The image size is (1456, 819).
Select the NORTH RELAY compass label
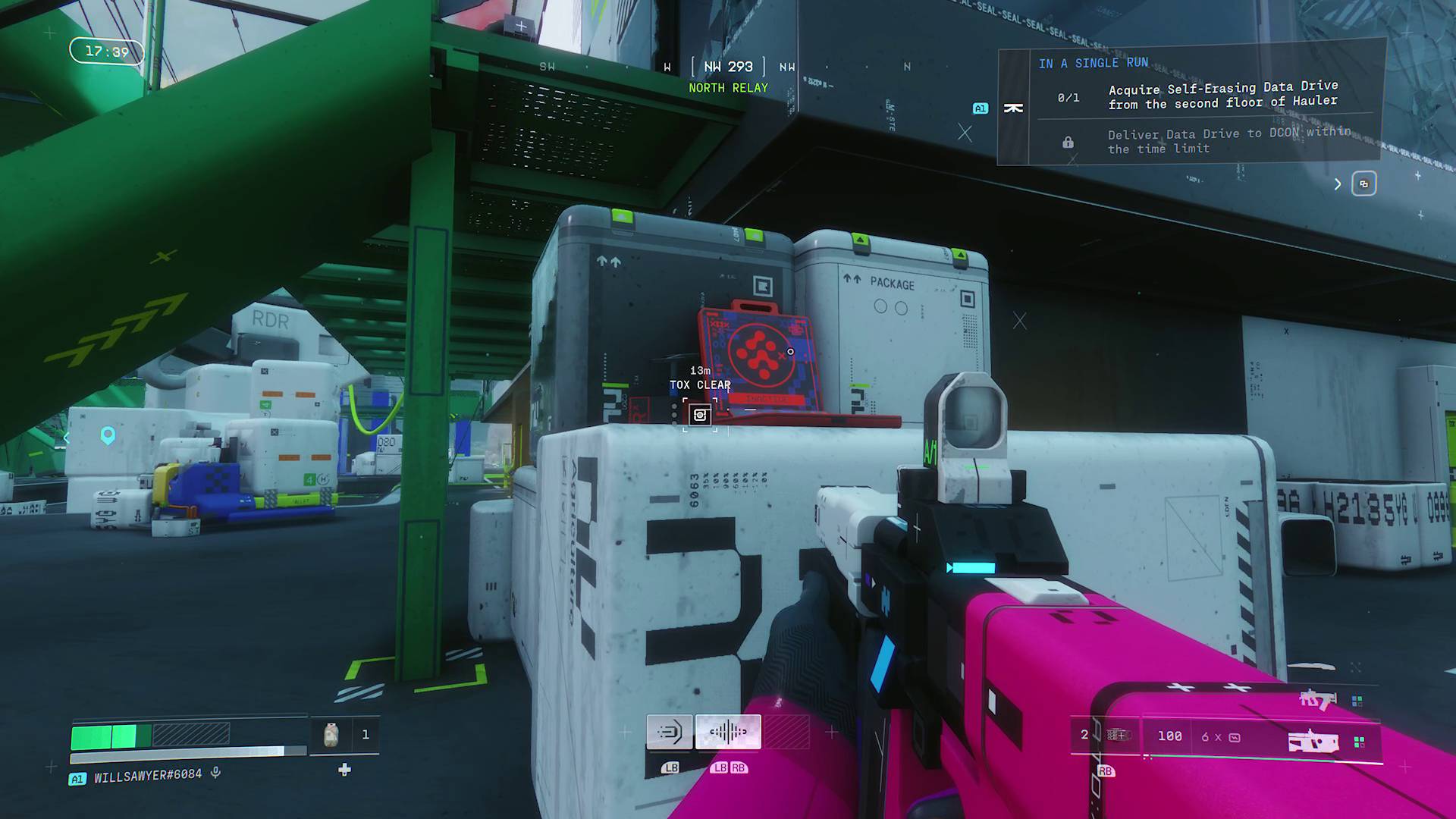pyautogui.click(x=727, y=87)
